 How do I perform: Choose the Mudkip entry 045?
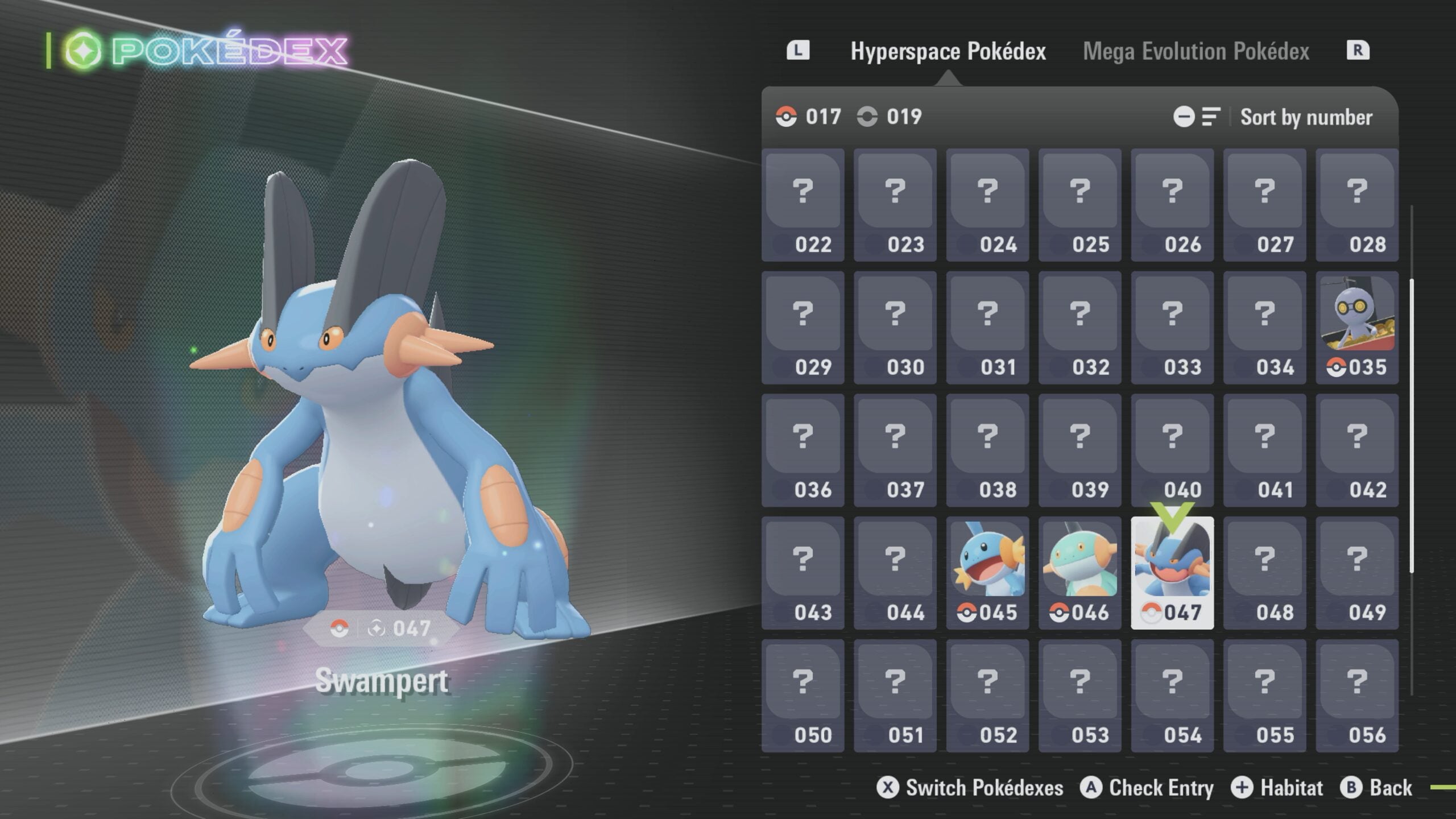(x=987, y=572)
